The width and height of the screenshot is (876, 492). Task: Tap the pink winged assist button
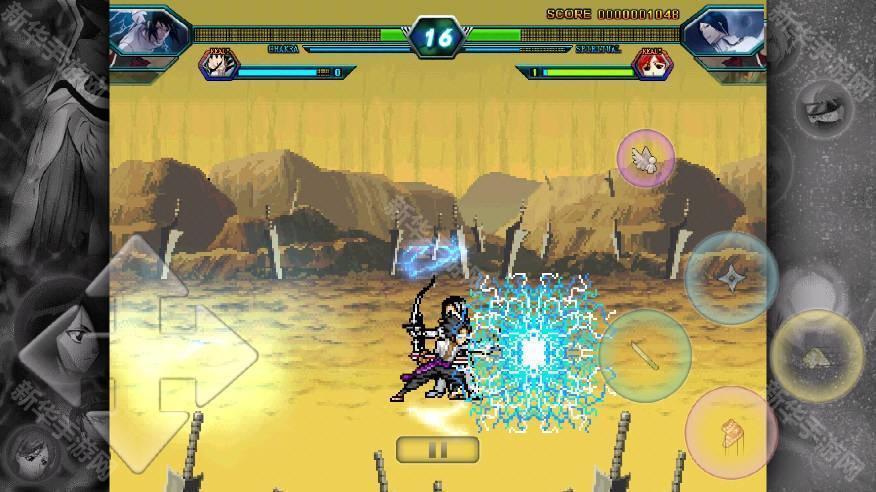645,158
